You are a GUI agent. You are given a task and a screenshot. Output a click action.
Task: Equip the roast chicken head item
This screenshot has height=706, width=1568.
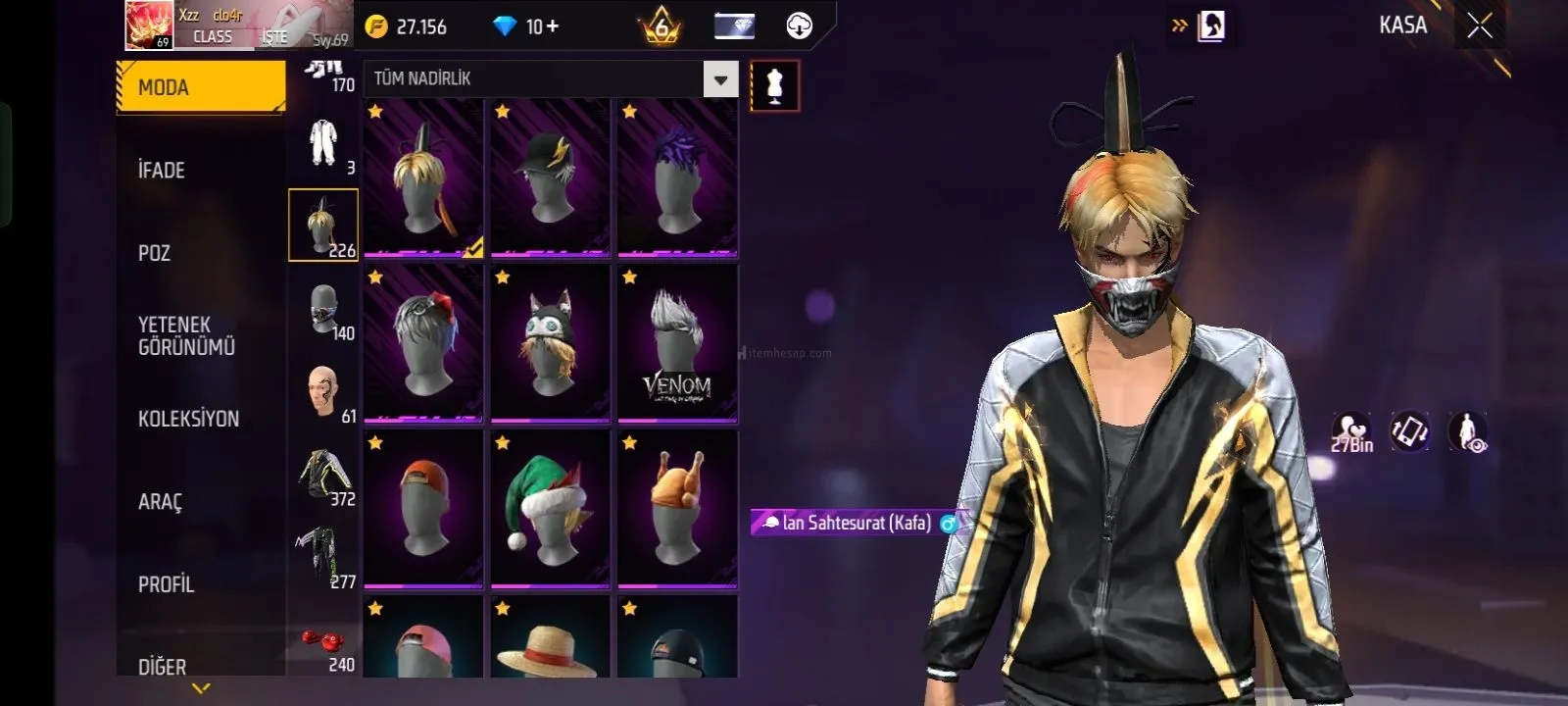point(677,509)
